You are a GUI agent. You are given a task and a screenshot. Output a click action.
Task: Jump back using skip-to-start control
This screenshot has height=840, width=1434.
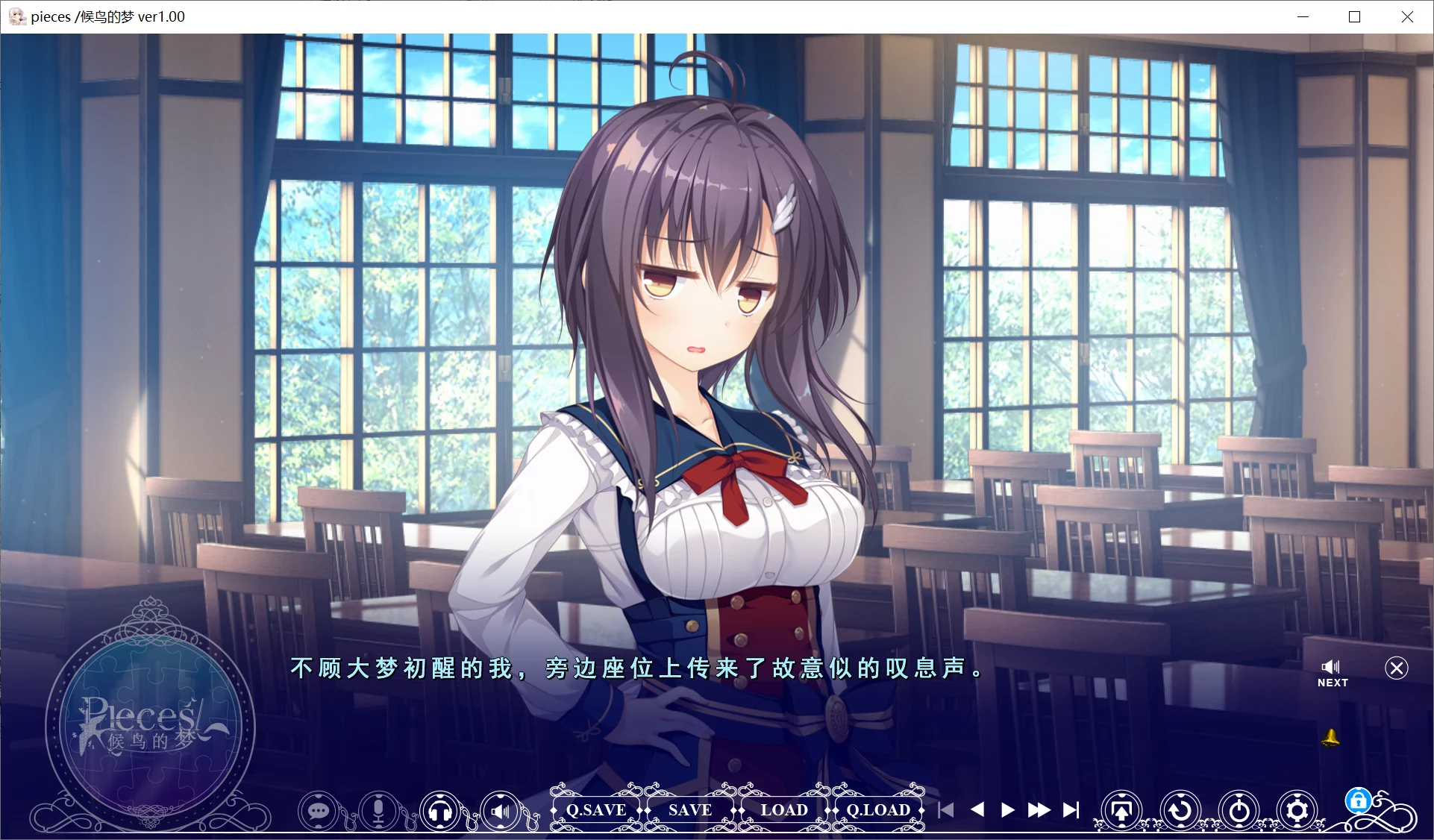point(946,810)
